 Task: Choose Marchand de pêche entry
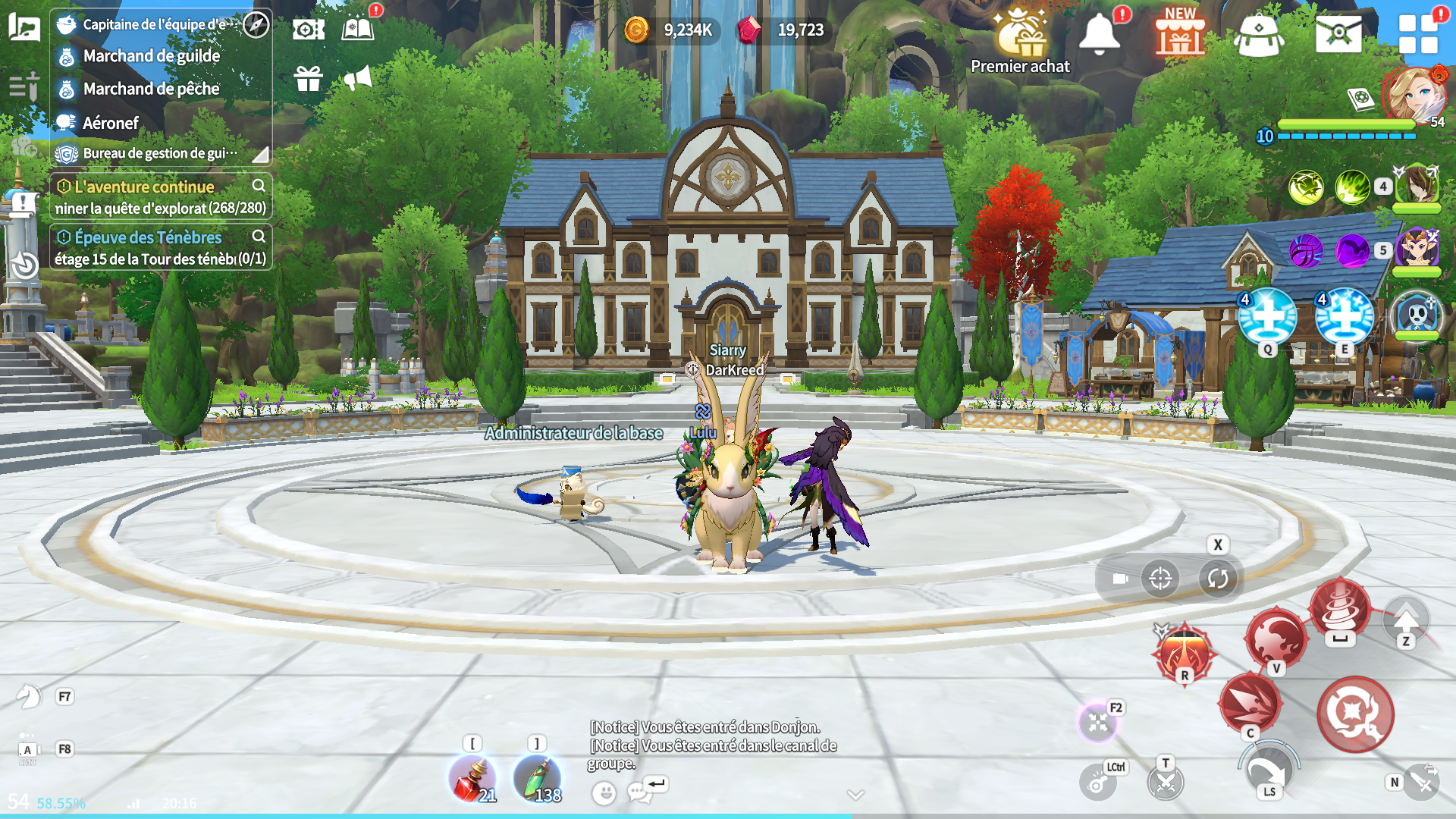coord(152,89)
